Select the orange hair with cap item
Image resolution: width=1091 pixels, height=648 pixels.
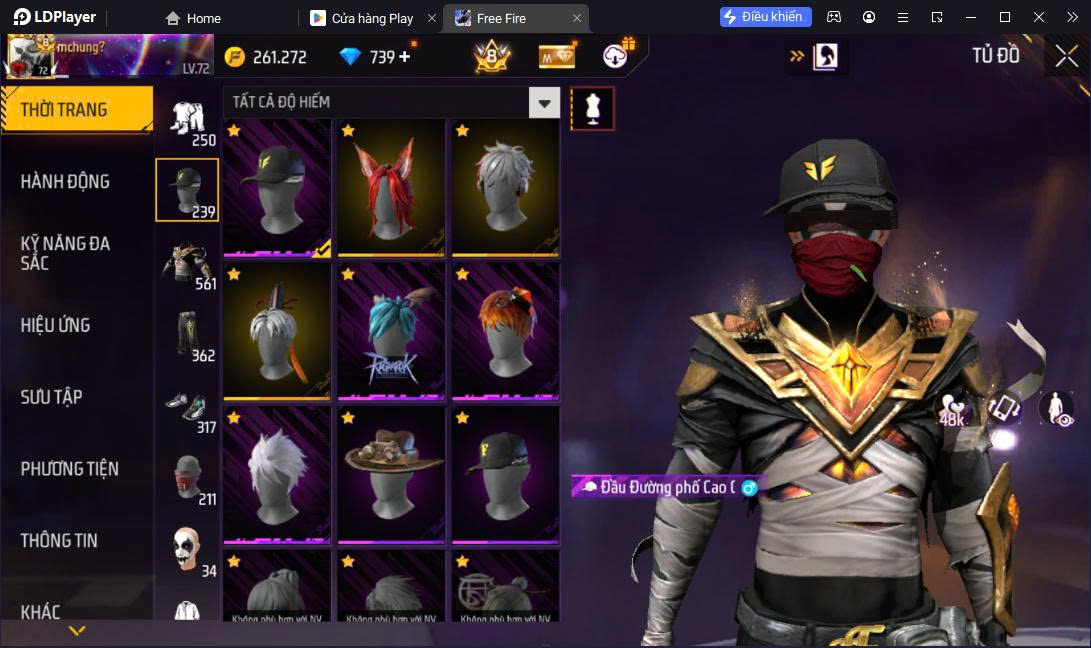click(x=505, y=331)
